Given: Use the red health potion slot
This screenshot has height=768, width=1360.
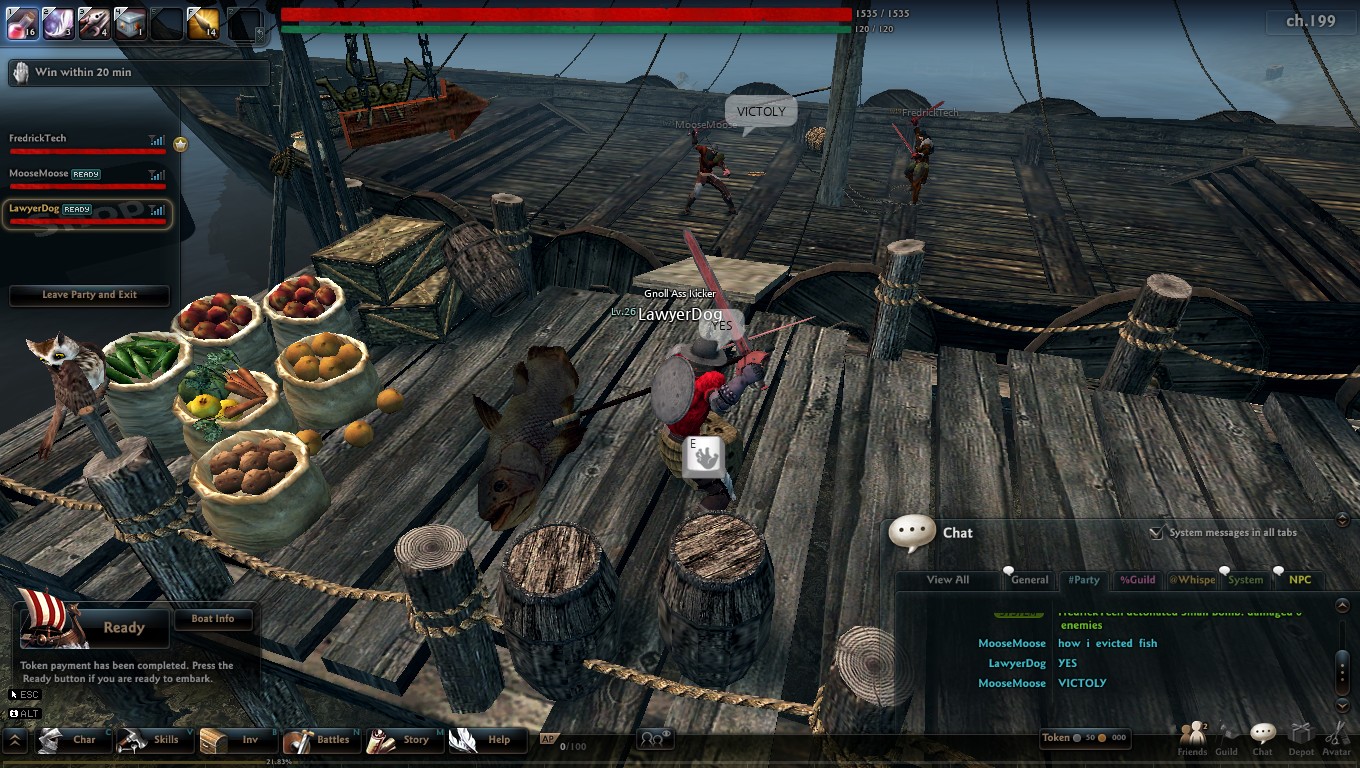Looking at the screenshot, I should pos(22,23).
